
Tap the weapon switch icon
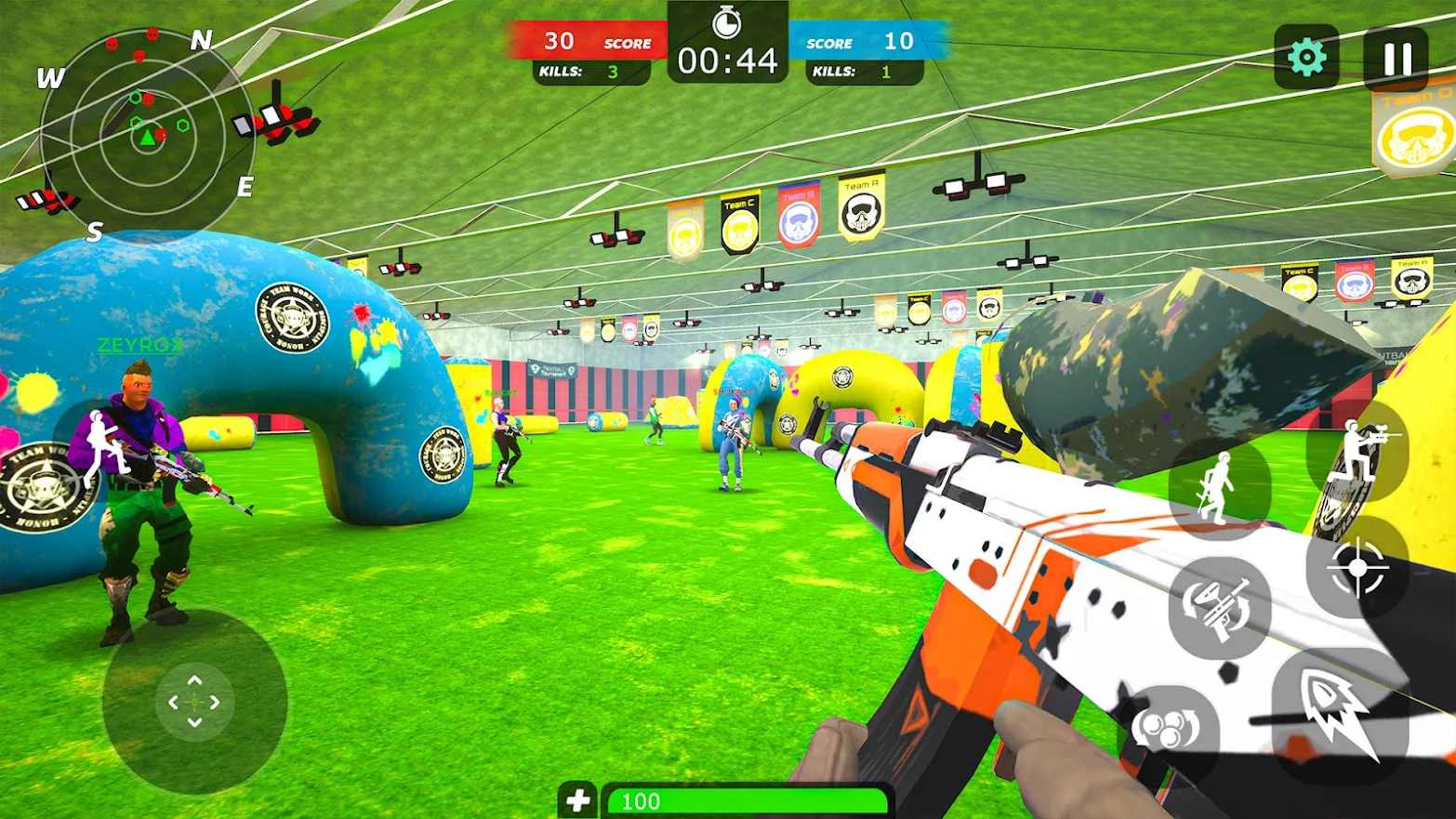point(1219,605)
